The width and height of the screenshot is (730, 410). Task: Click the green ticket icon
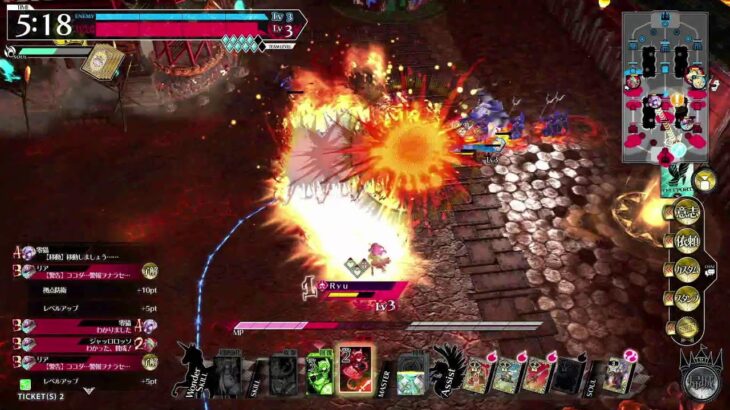click(25, 384)
